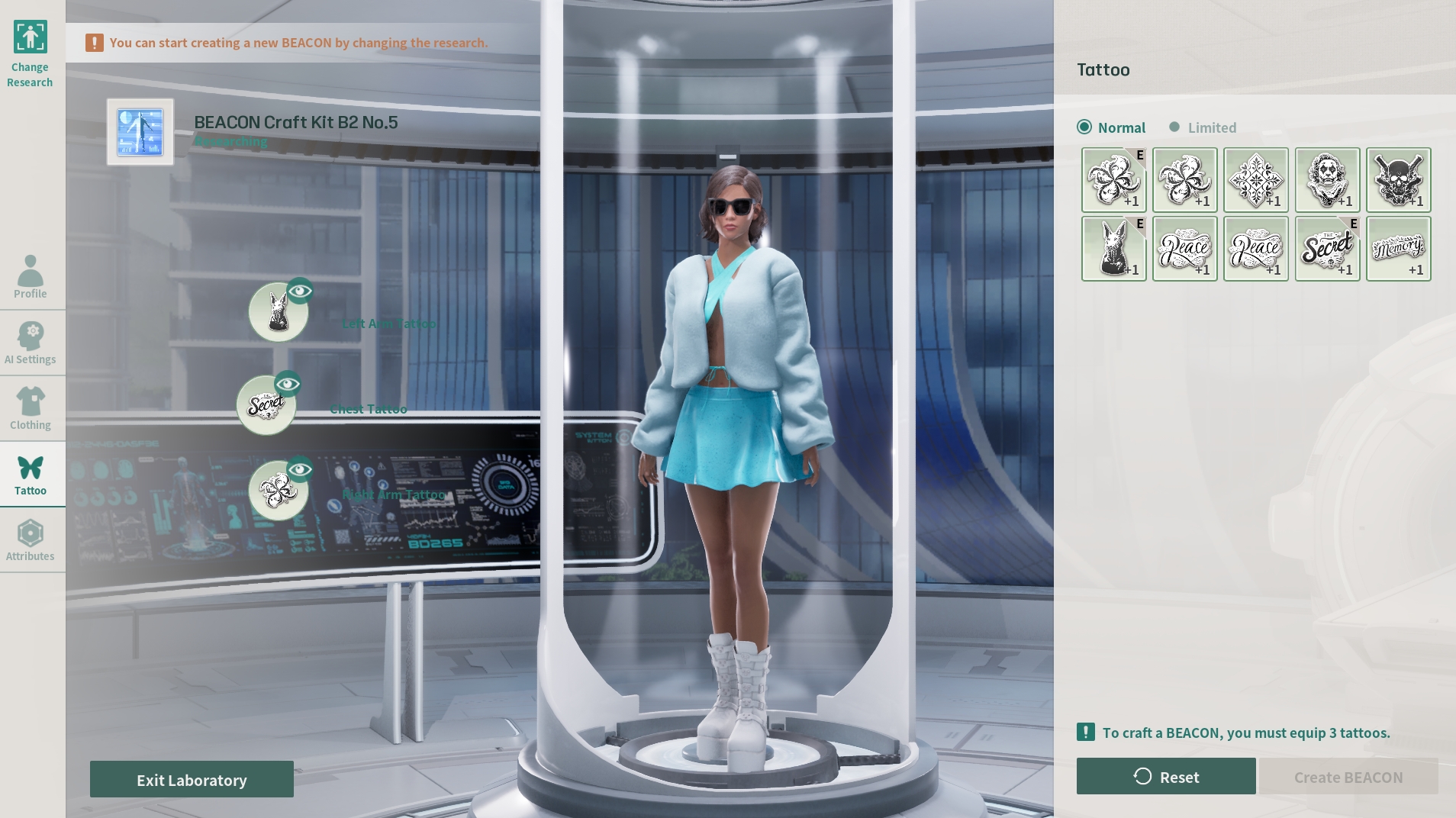
Task: Pick the Memory script tattoo
Action: (1398, 249)
